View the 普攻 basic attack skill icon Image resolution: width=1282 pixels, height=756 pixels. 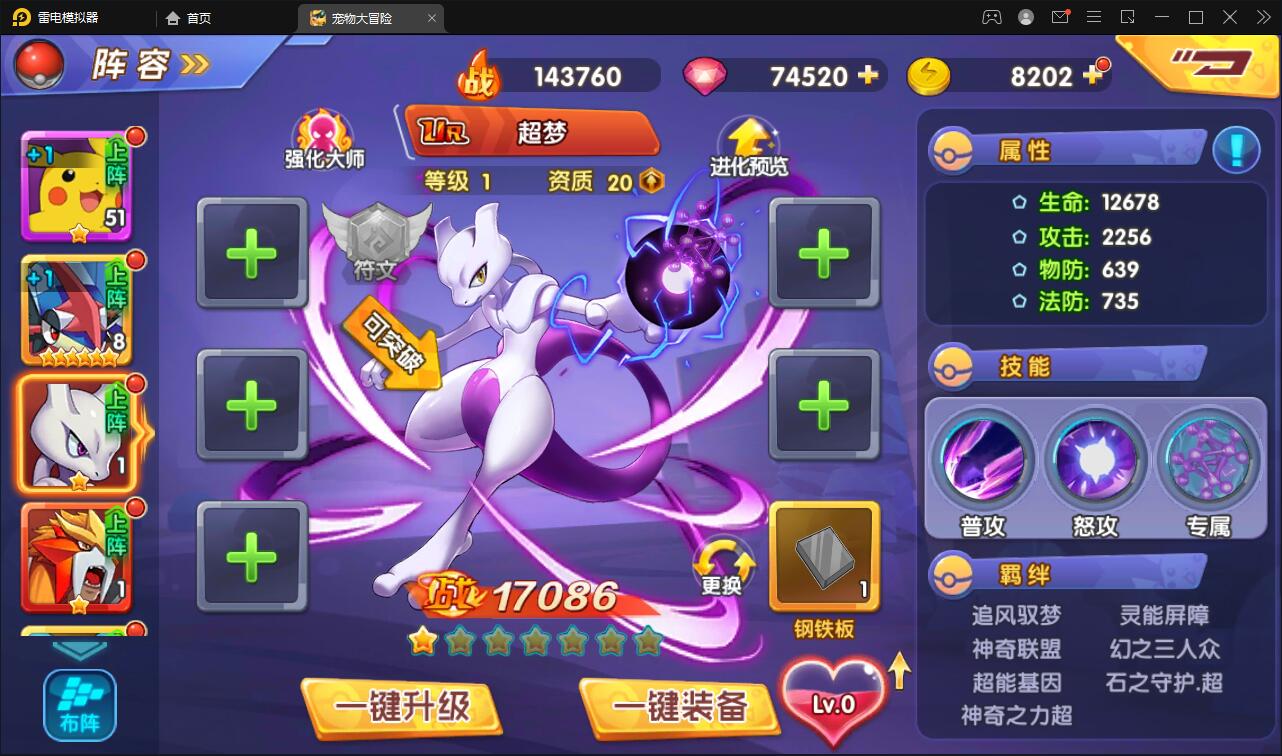(984, 459)
